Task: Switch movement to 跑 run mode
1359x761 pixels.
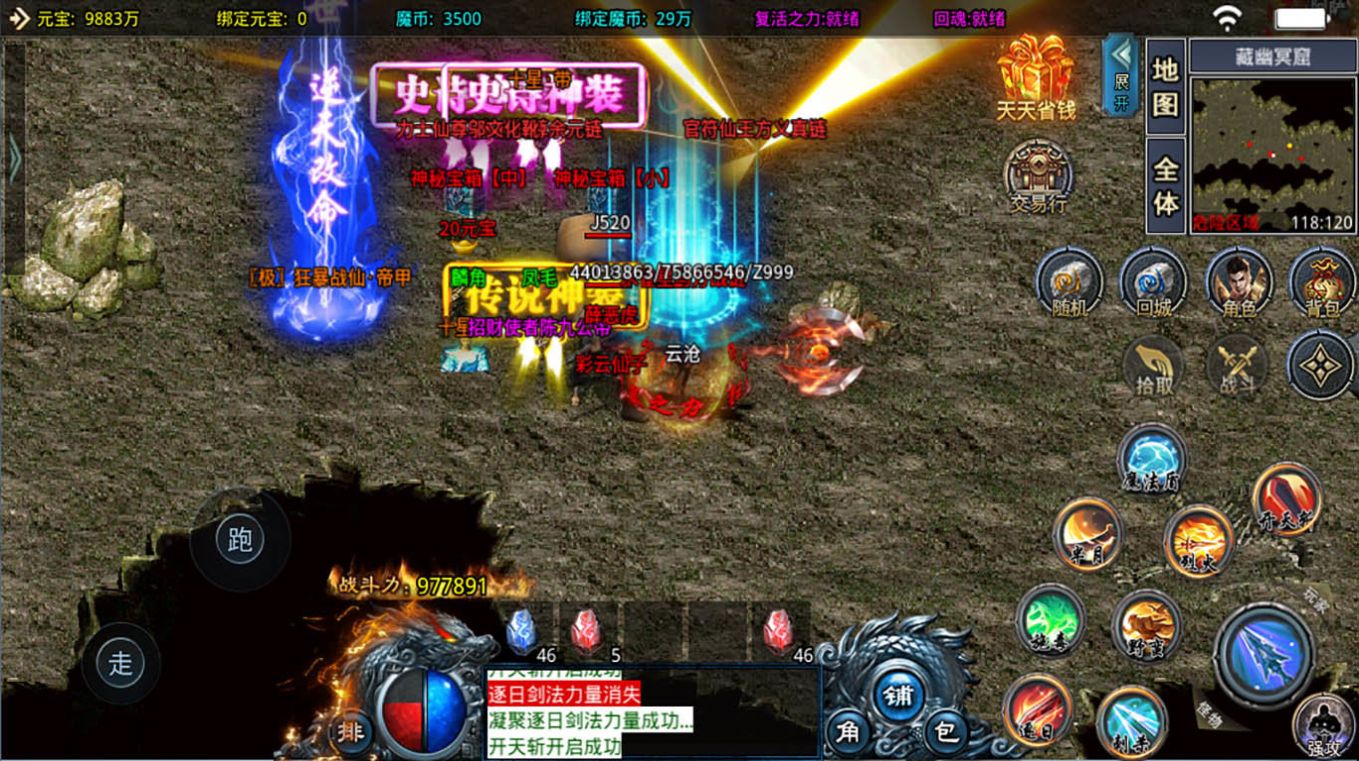Action: 240,540
